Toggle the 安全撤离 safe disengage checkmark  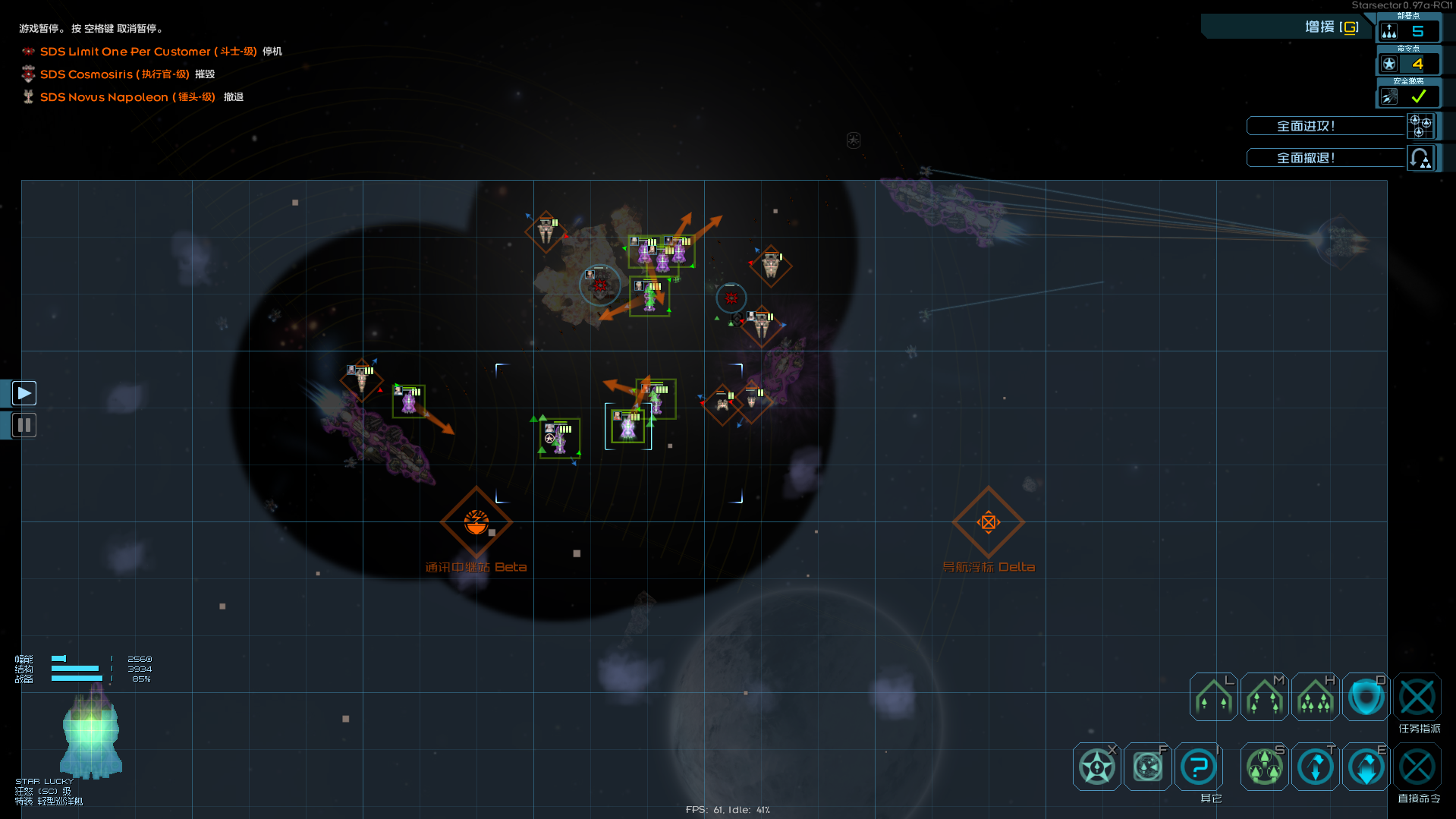(1417, 96)
